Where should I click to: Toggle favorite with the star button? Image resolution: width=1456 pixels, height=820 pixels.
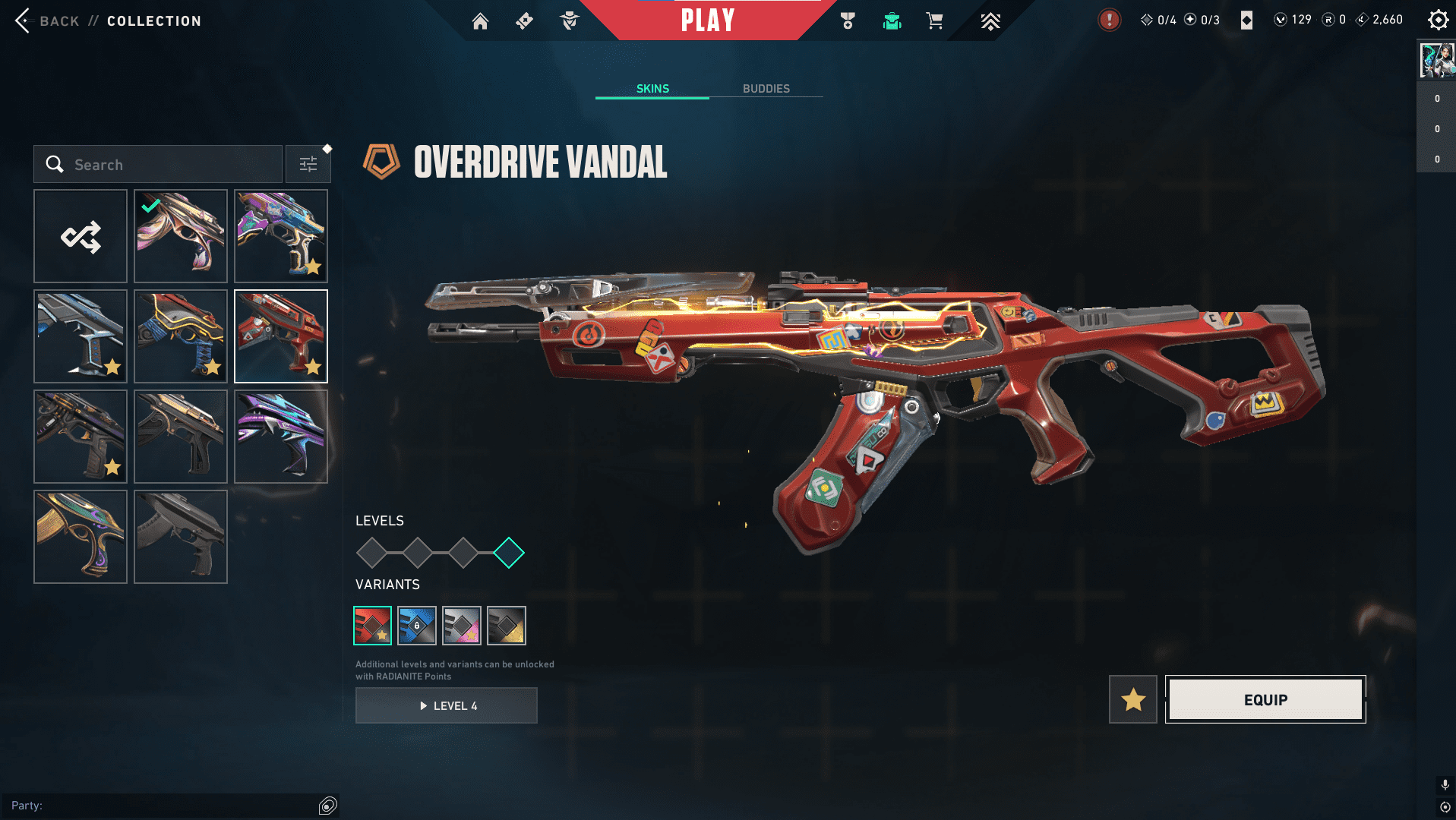[x=1133, y=699]
